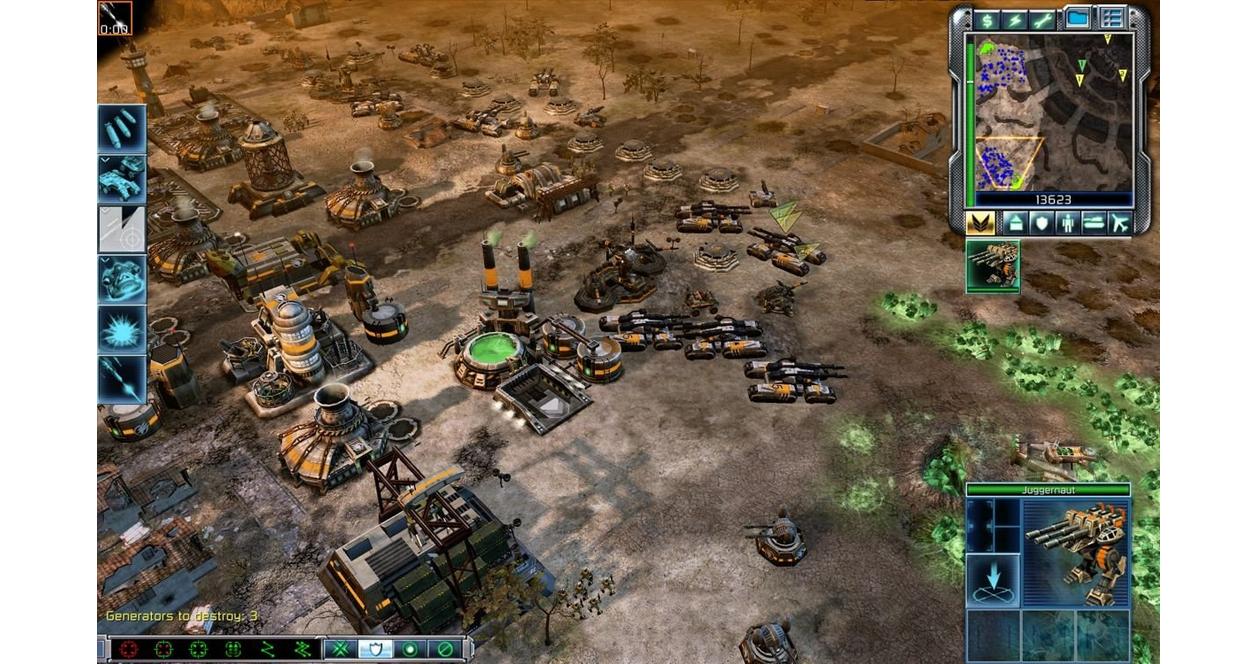Choose the hold fire stance button
The height and width of the screenshot is (664, 1256).
pos(444,649)
